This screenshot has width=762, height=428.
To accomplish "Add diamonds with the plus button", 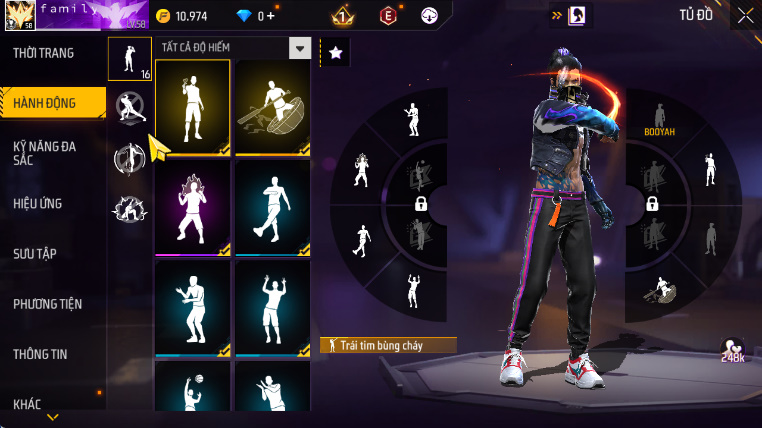I will (270, 16).
